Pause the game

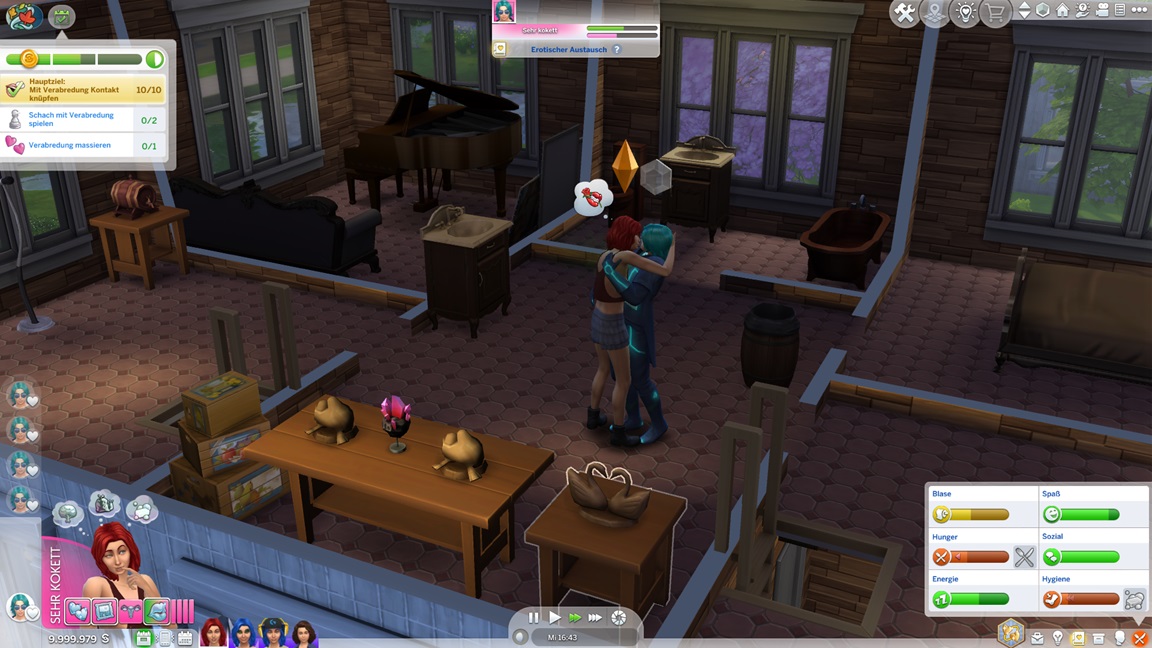533,618
